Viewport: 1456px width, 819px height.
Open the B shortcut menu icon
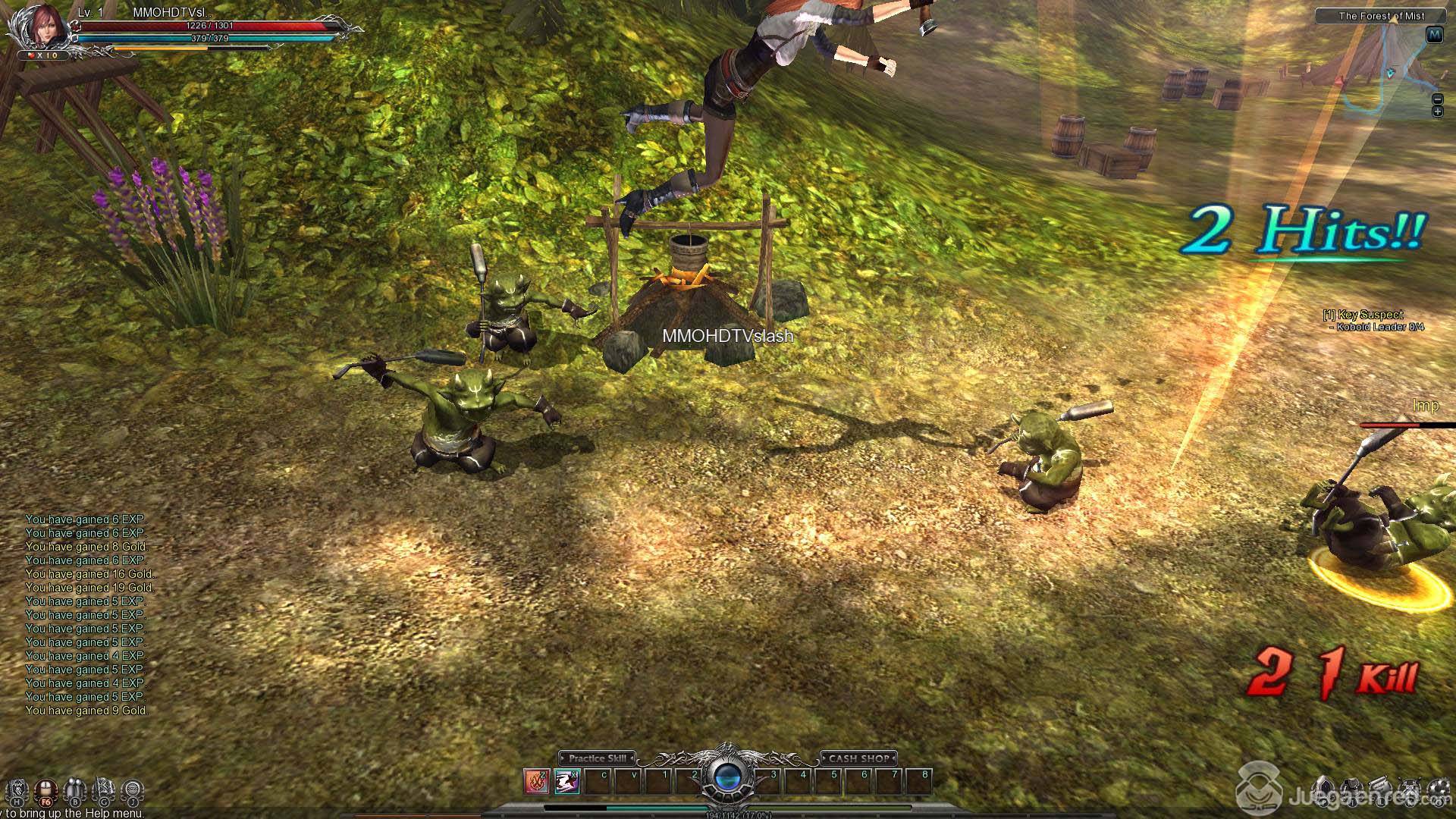75,791
